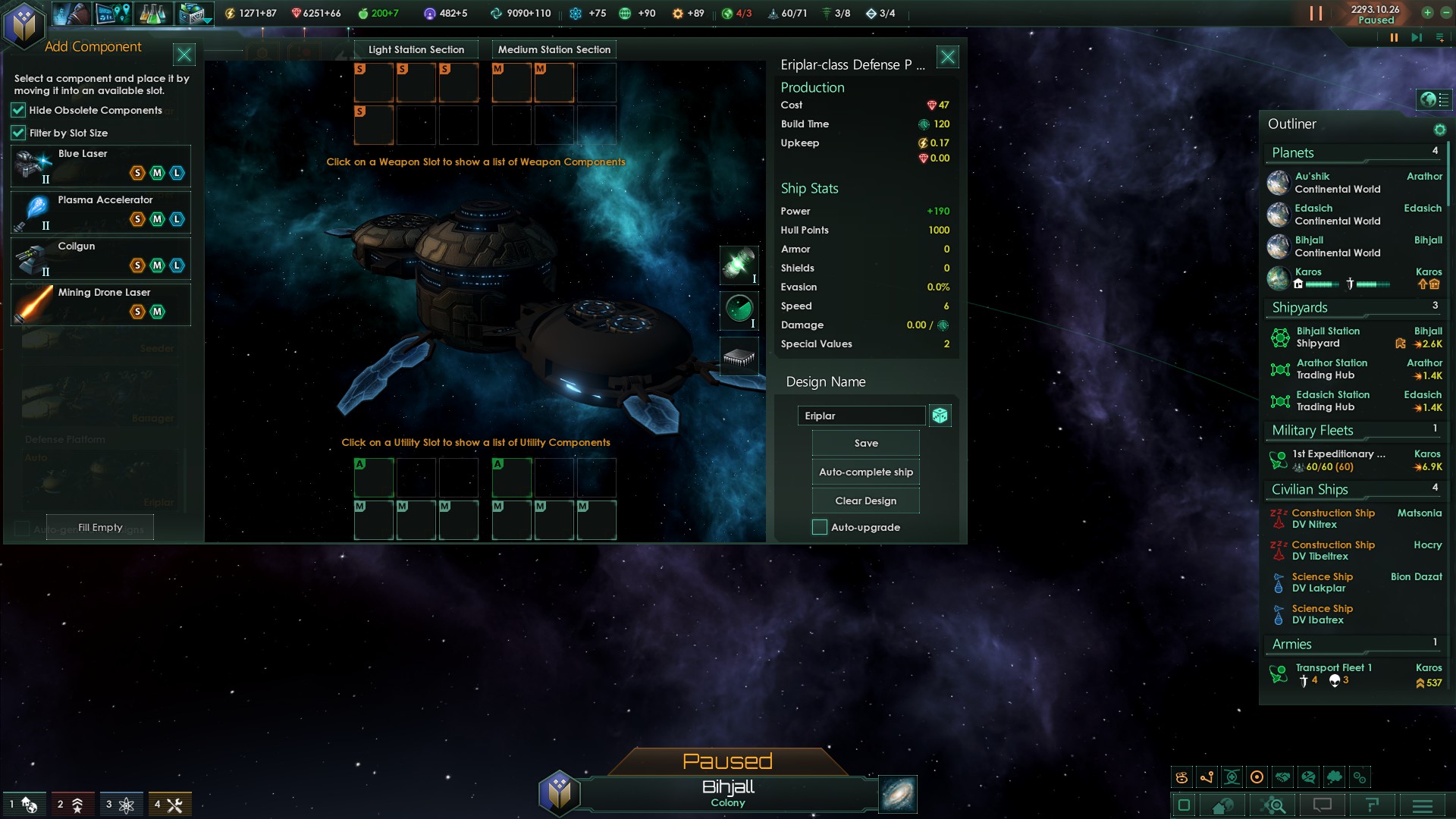Select the Coilgun component
1456x819 pixels.
99,259
